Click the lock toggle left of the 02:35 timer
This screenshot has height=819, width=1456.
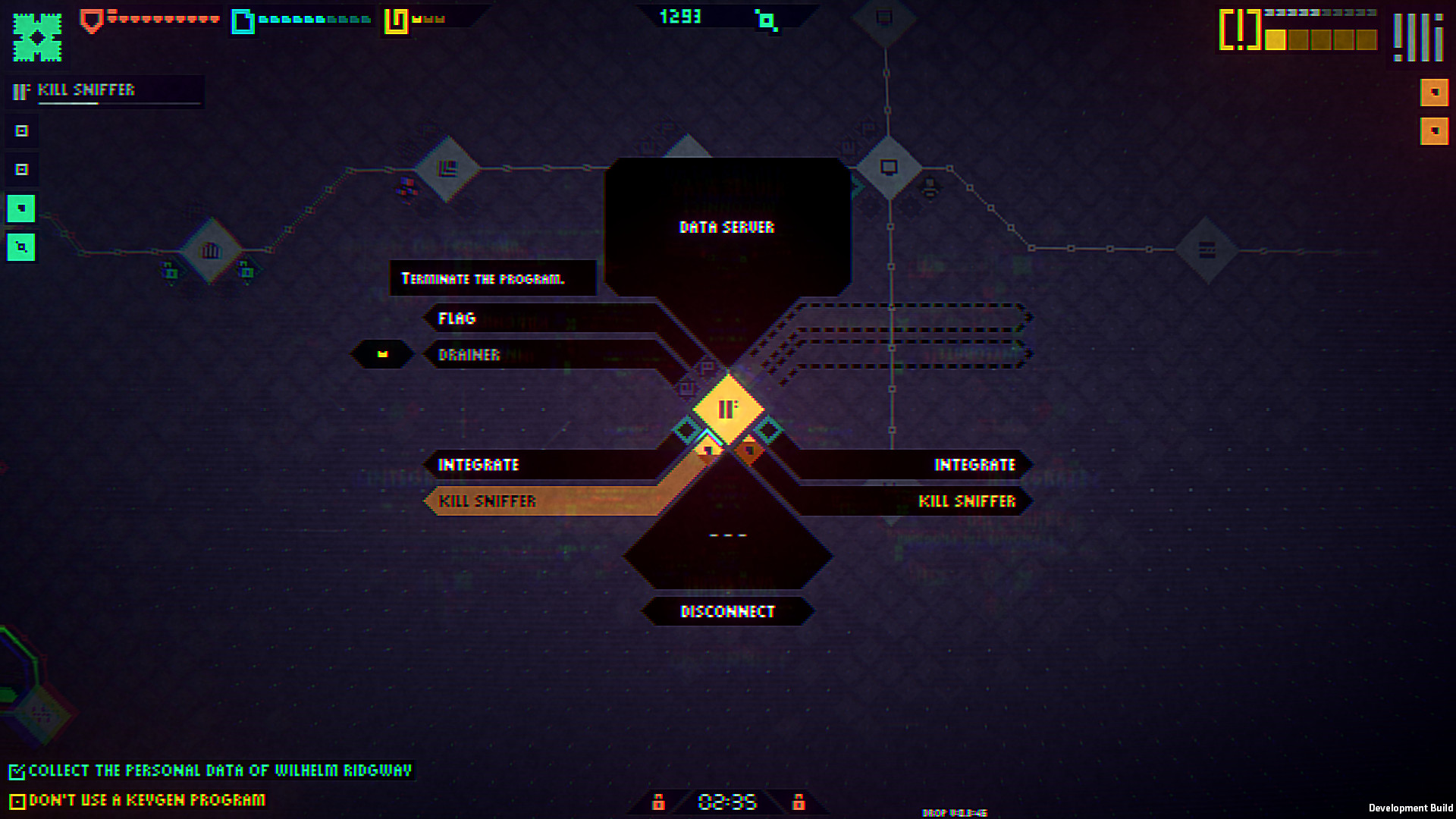tap(659, 802)
